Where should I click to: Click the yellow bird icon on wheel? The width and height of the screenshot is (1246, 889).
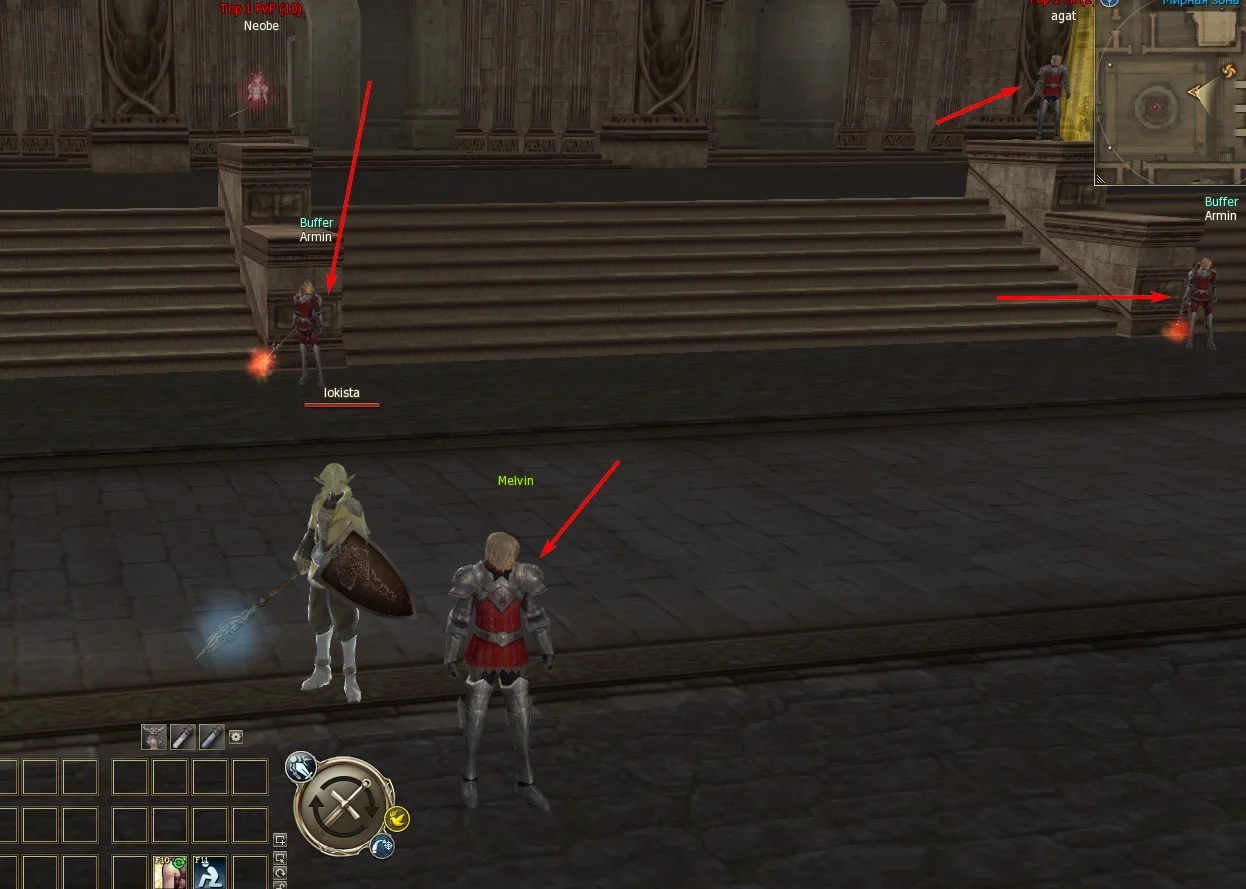(x=397, y=819)
